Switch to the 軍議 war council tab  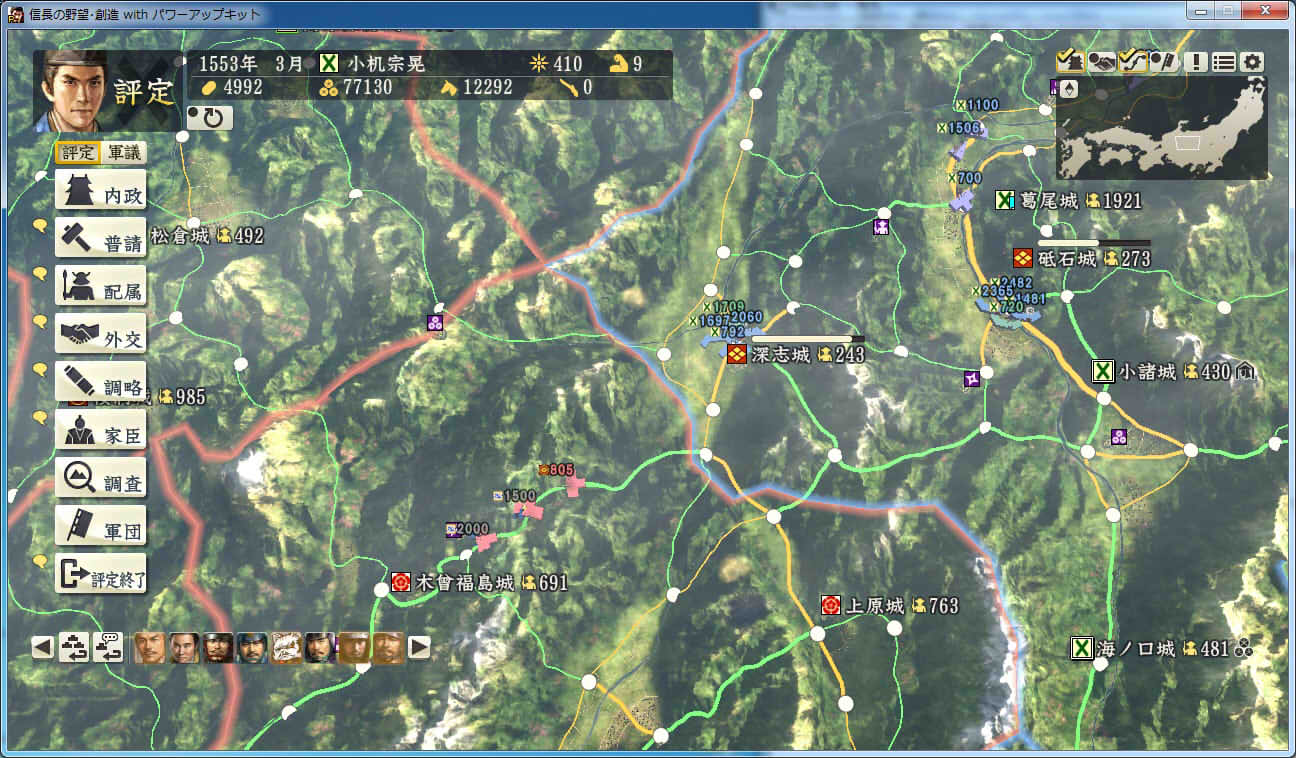124,153
